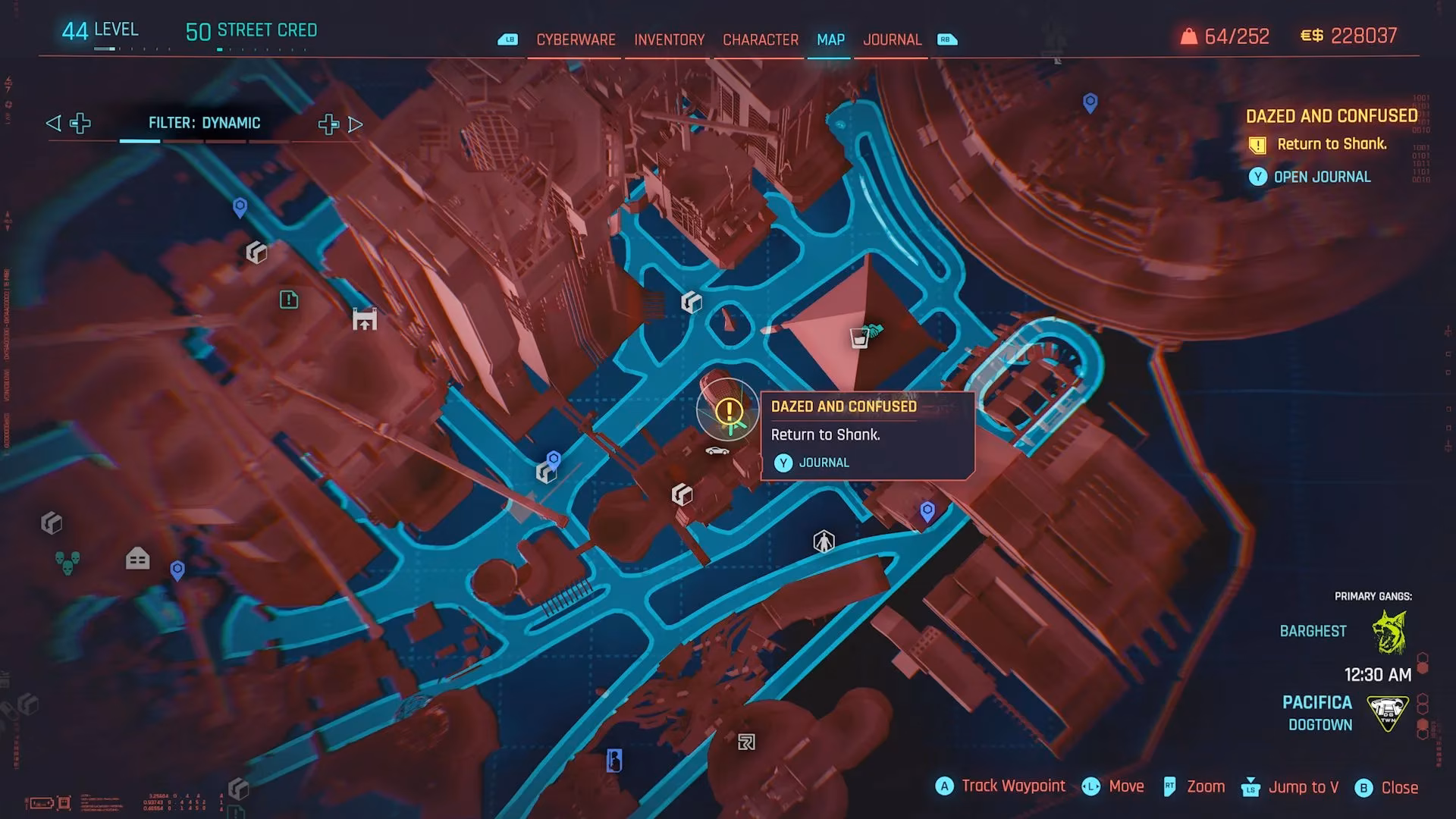The image size is (1456, 819).
Task: Click Jump to V in the bottom bar
Action: pyautogui.click(x=1306, y=787)
